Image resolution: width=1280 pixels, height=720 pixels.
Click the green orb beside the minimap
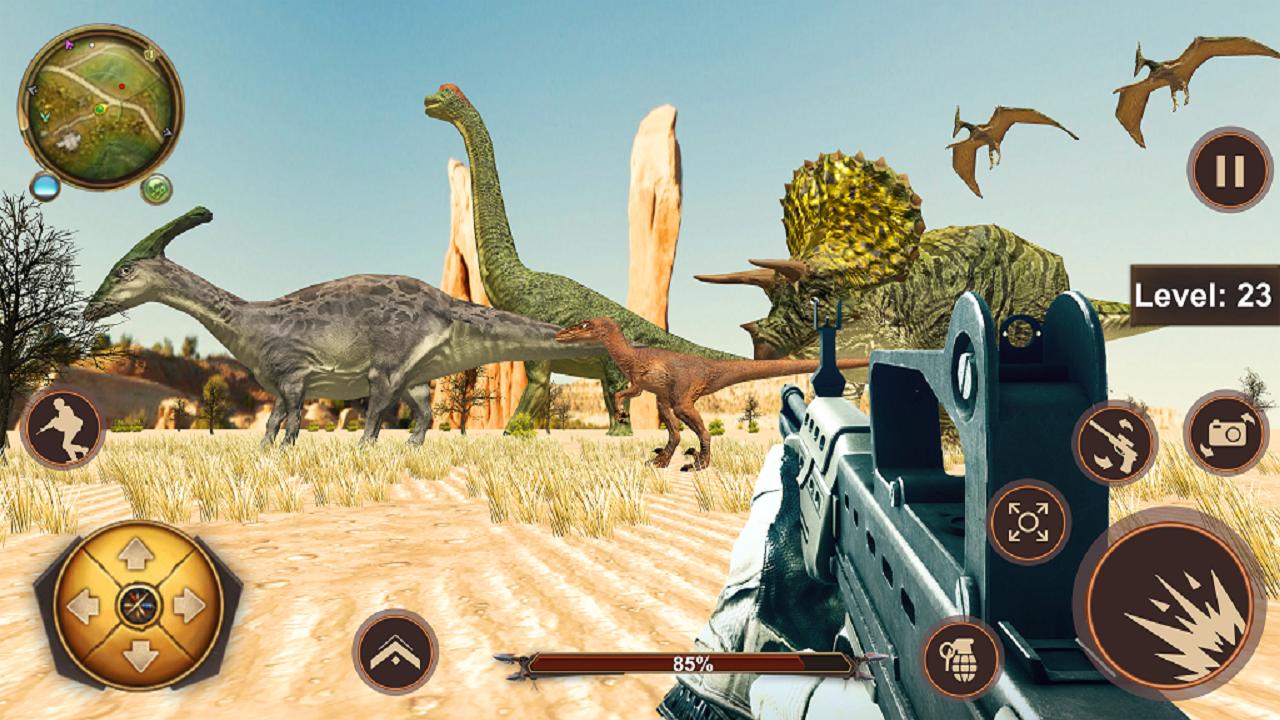coord(156,188)
